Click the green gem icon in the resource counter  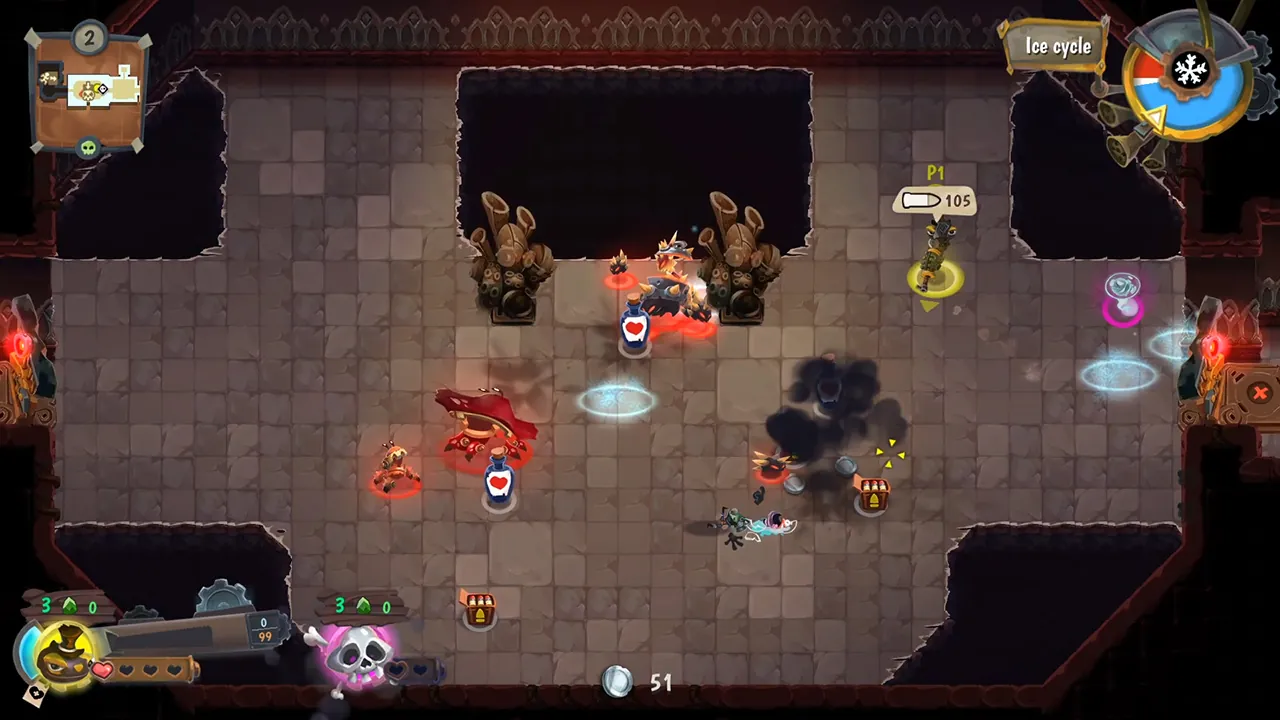coord(68,605)
